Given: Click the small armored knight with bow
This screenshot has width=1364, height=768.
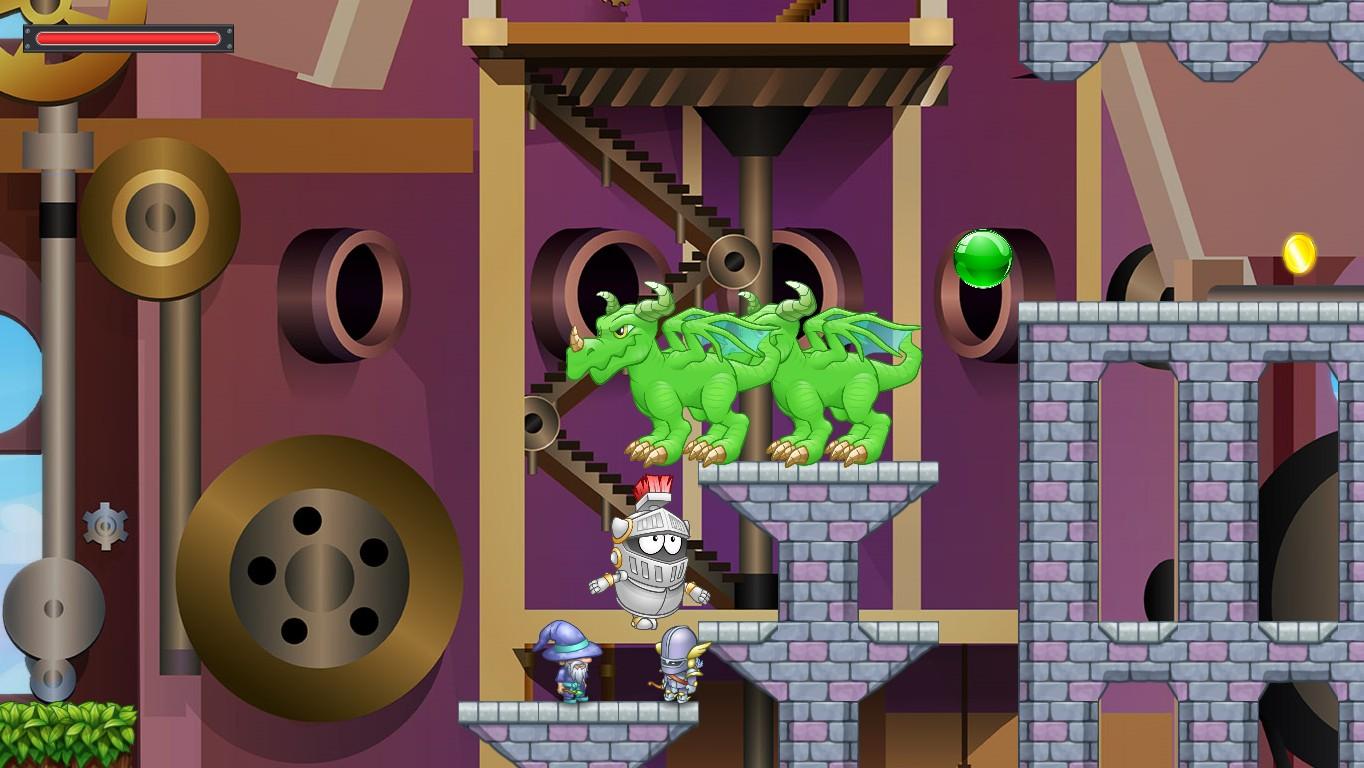Looking at the screenshot, I should point(680,670).
